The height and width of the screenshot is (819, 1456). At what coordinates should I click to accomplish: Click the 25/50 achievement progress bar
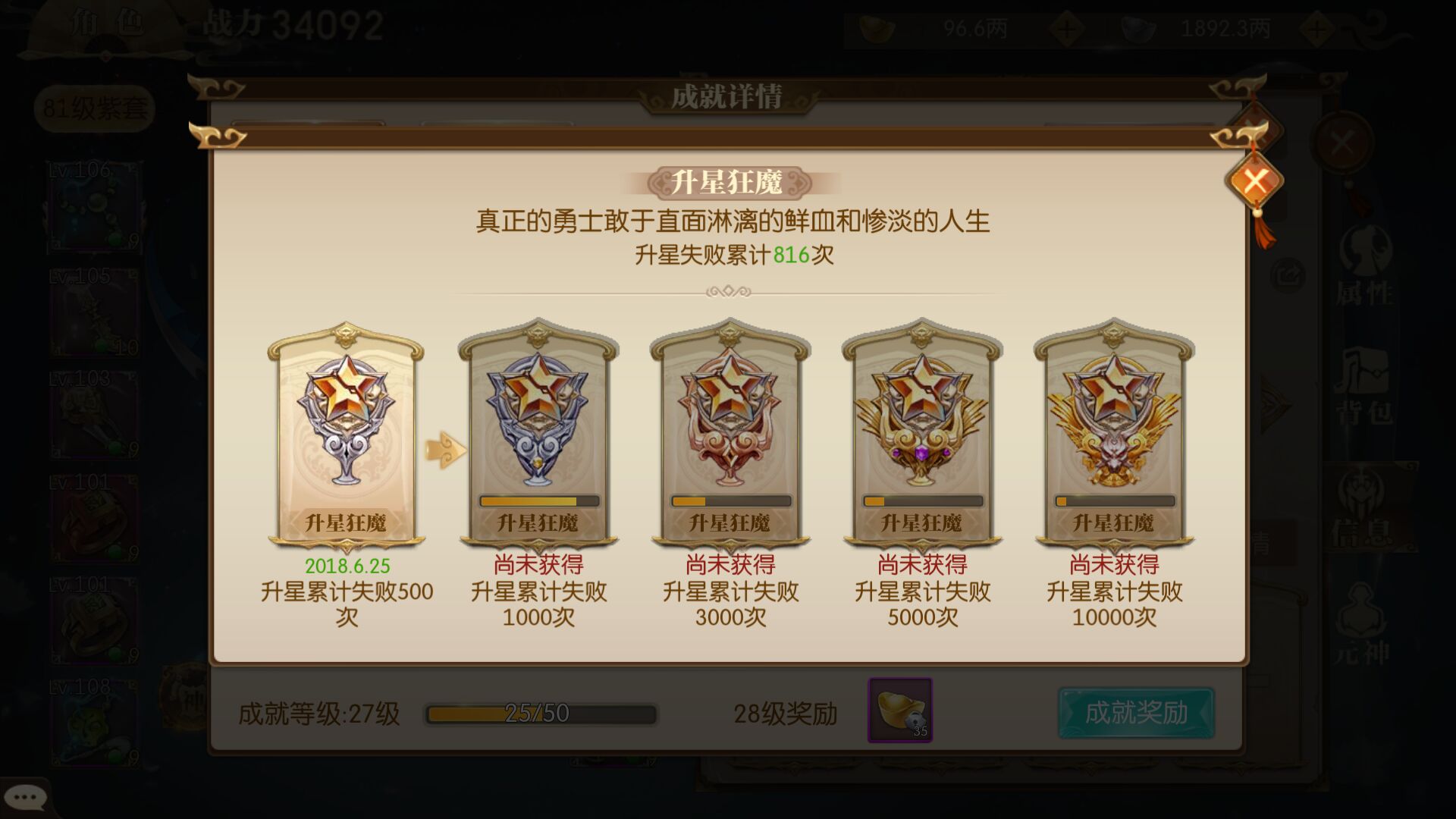coord(540,712)
